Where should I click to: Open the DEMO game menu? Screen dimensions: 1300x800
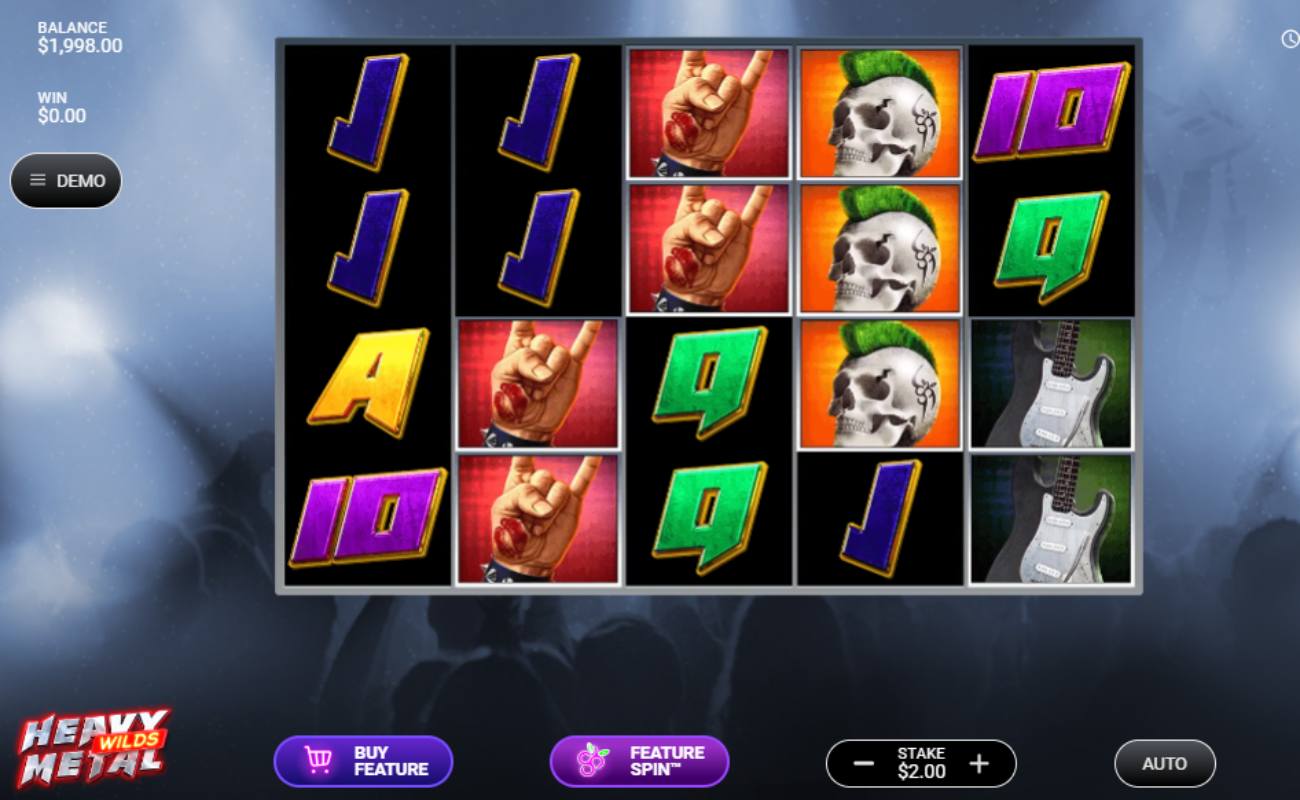pos(66,180)
